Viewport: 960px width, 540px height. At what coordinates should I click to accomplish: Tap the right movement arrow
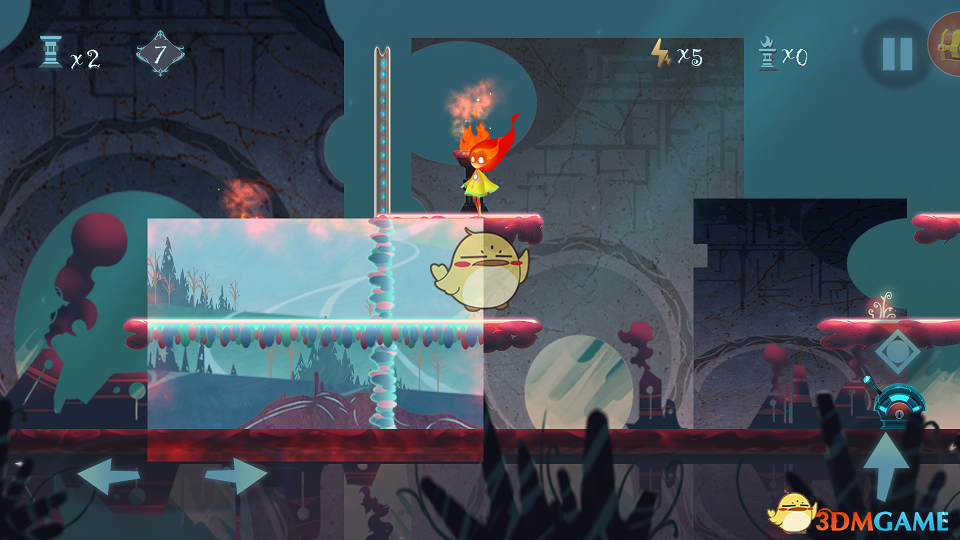coord(236,477)
